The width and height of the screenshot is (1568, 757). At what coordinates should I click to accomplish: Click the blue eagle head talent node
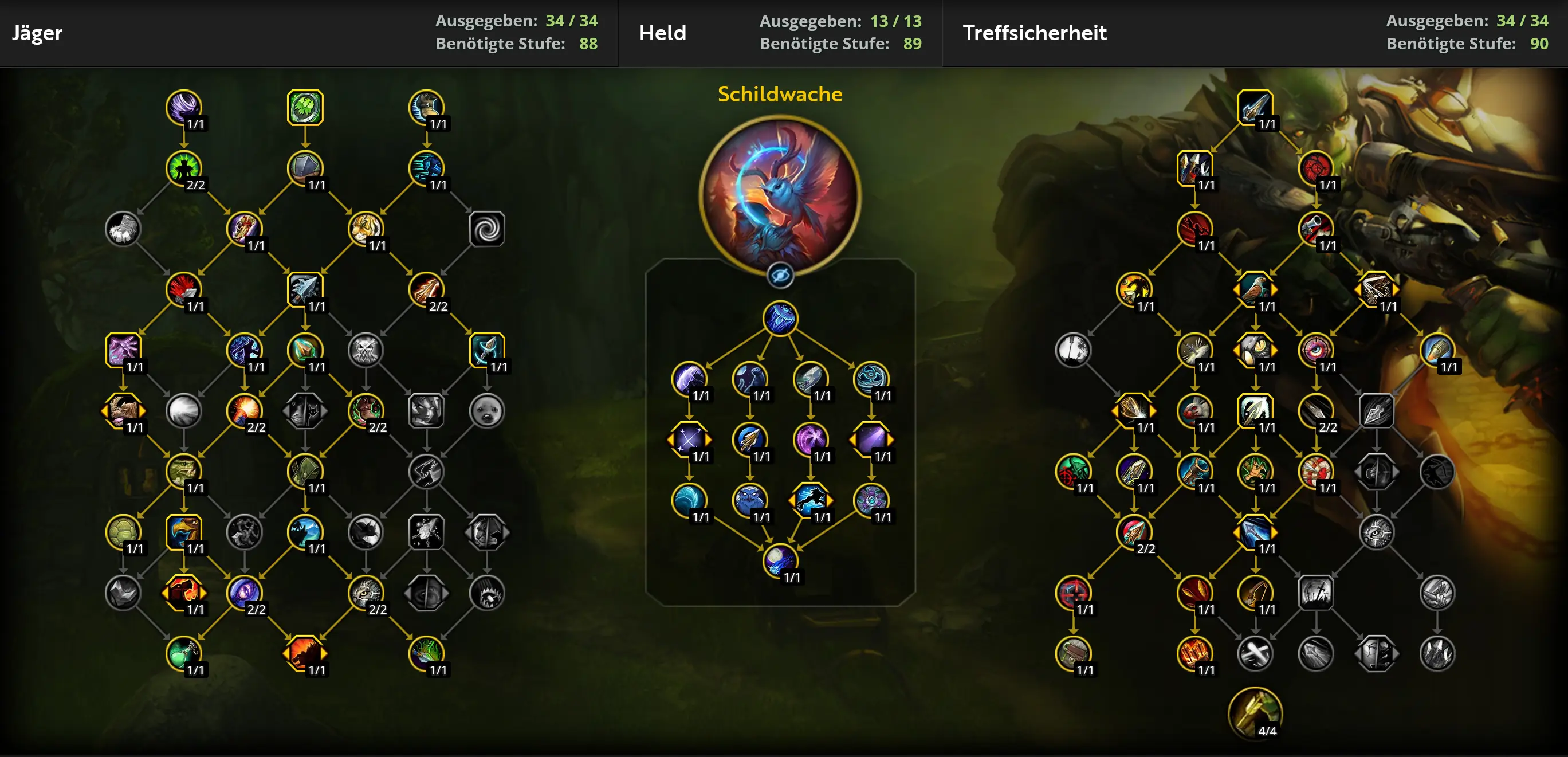pos(183,532)
